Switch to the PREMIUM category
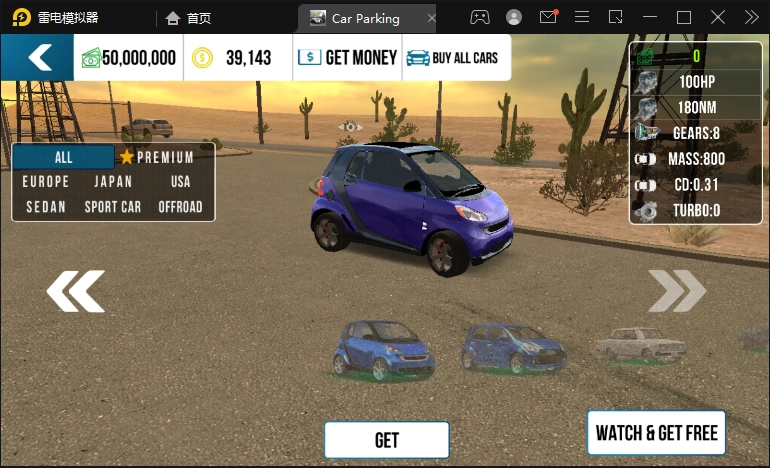 (x=157, y=157)
